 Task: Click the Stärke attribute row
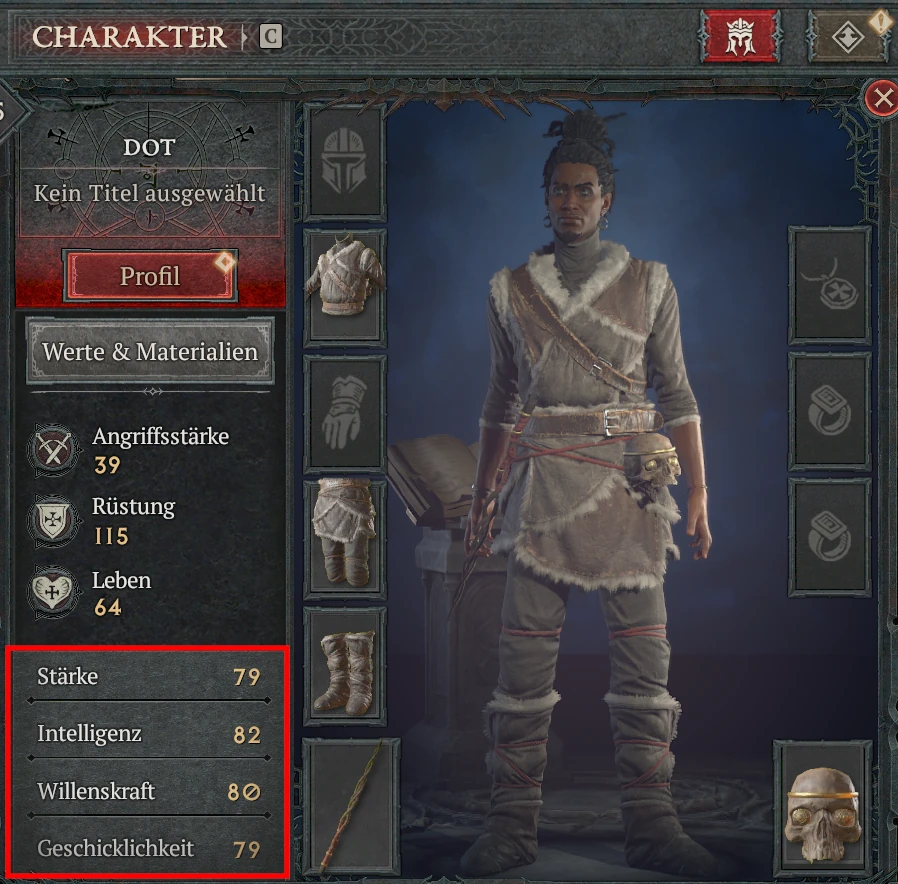click(x=149, y=677)
